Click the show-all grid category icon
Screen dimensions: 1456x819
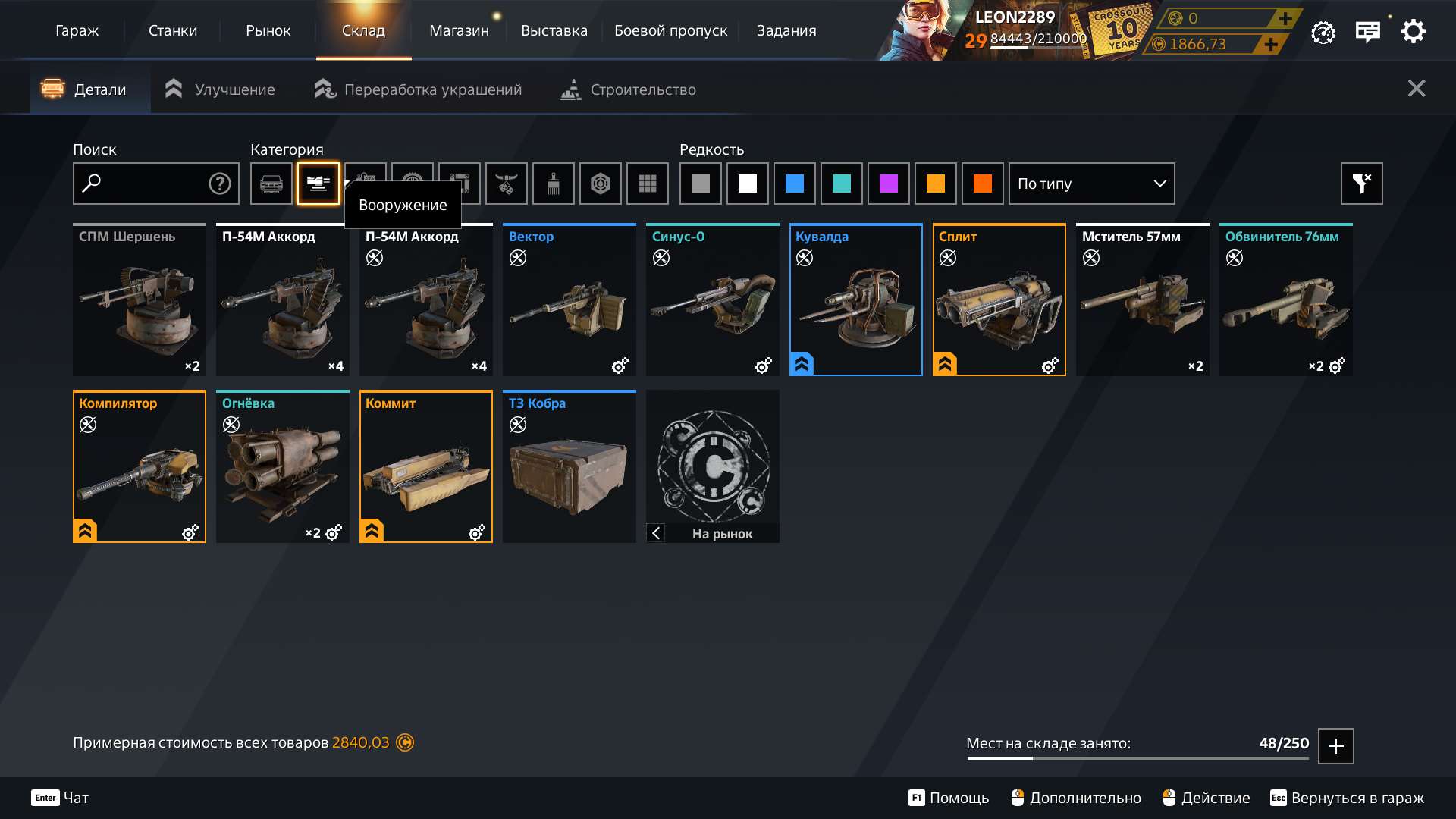click(647, 184)
